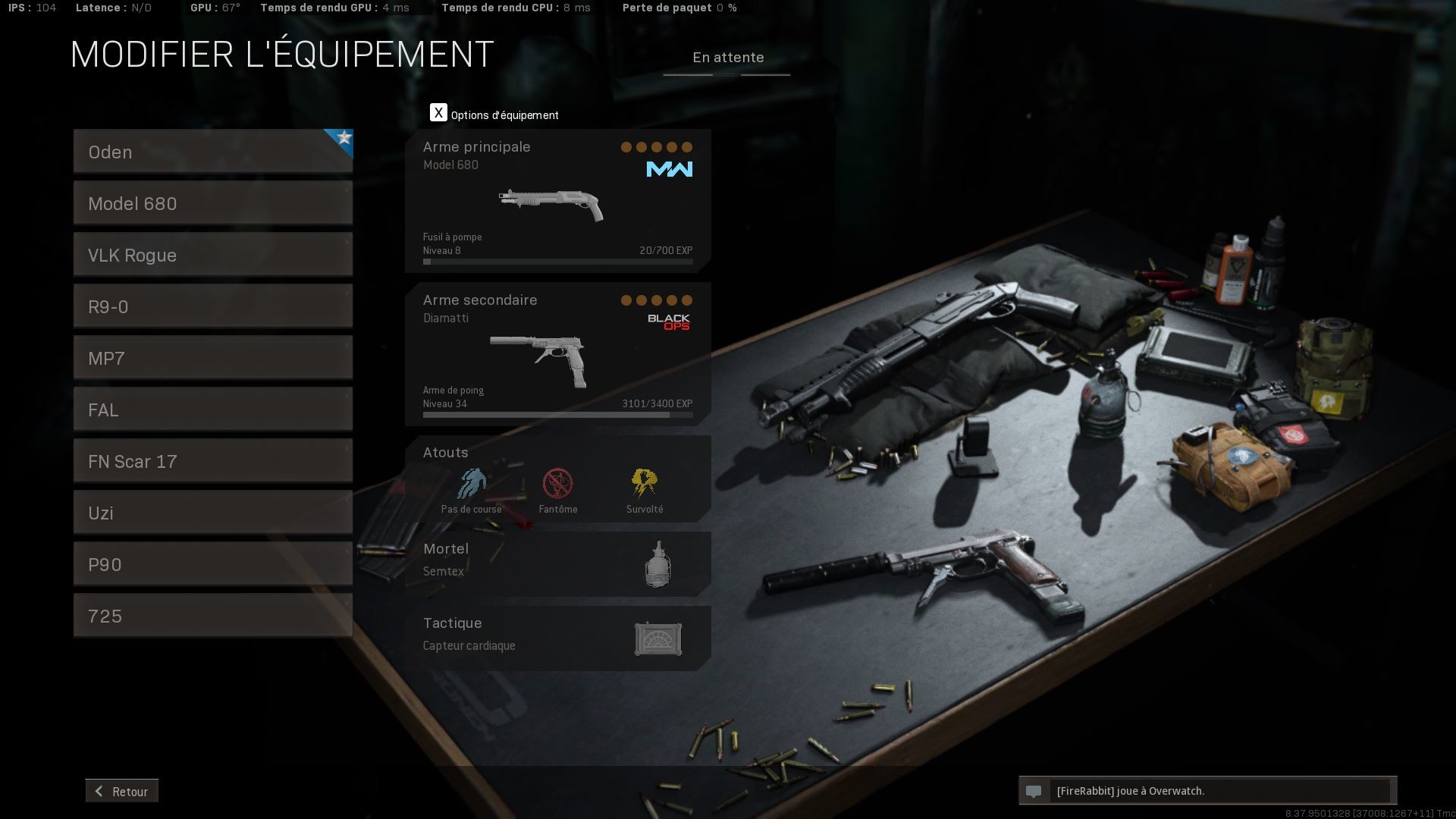The height and width of the screenshot is (819, 1456).
Task: Open the Capteur cardiaque tactical icon
Action: (657, 639)
